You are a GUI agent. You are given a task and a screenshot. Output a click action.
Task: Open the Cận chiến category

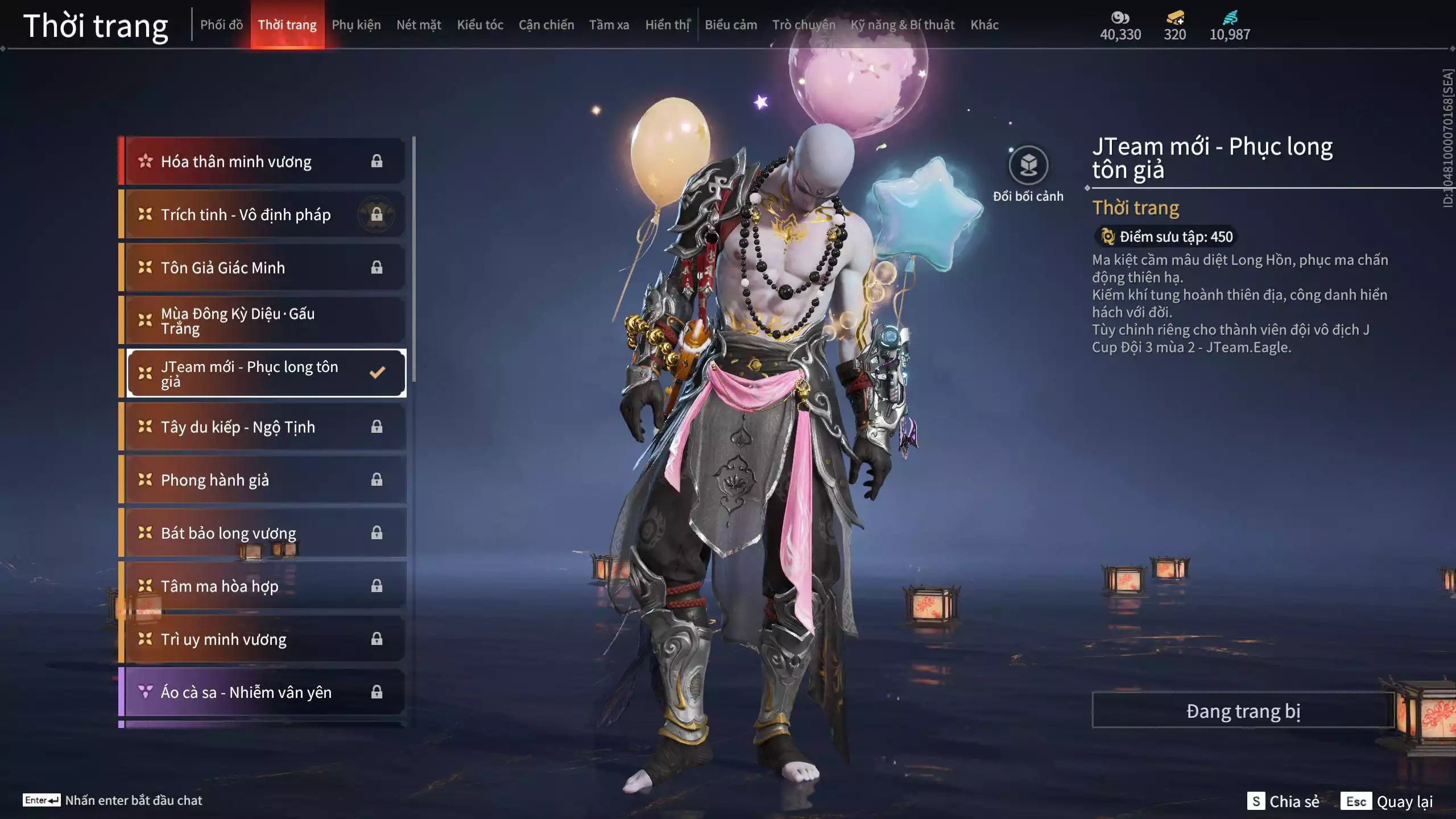546,25
